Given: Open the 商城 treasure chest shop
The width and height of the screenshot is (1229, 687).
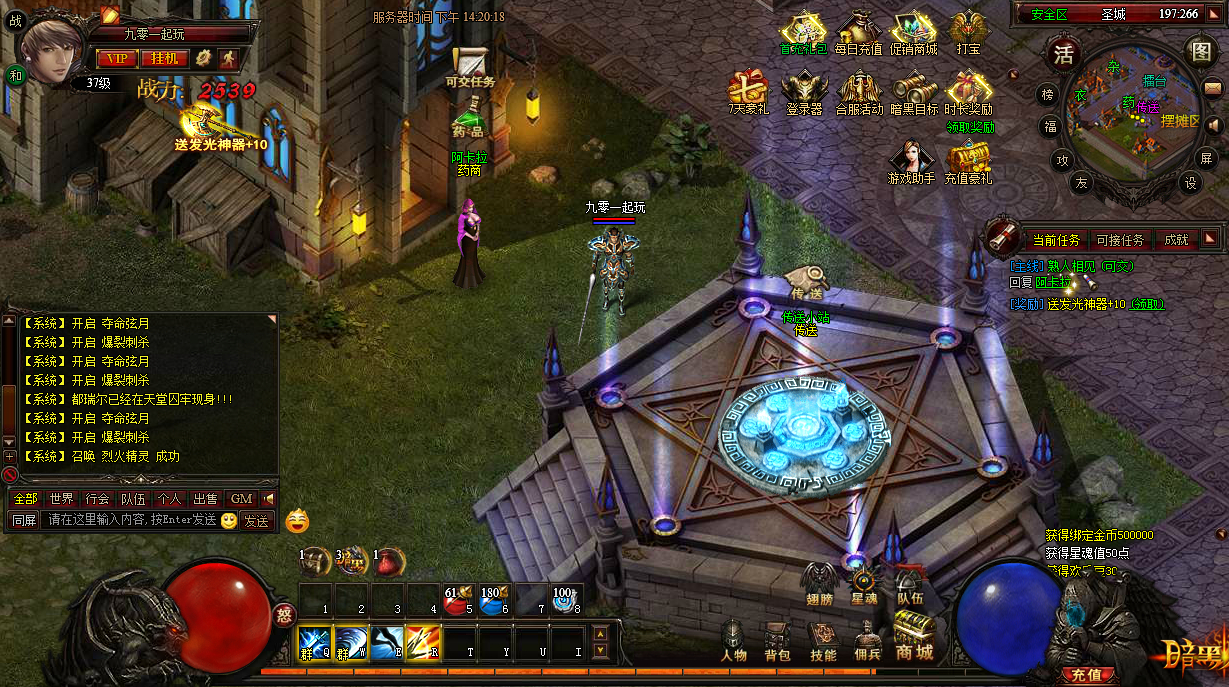Looking at the screenshot, I should tap(914, 636).
